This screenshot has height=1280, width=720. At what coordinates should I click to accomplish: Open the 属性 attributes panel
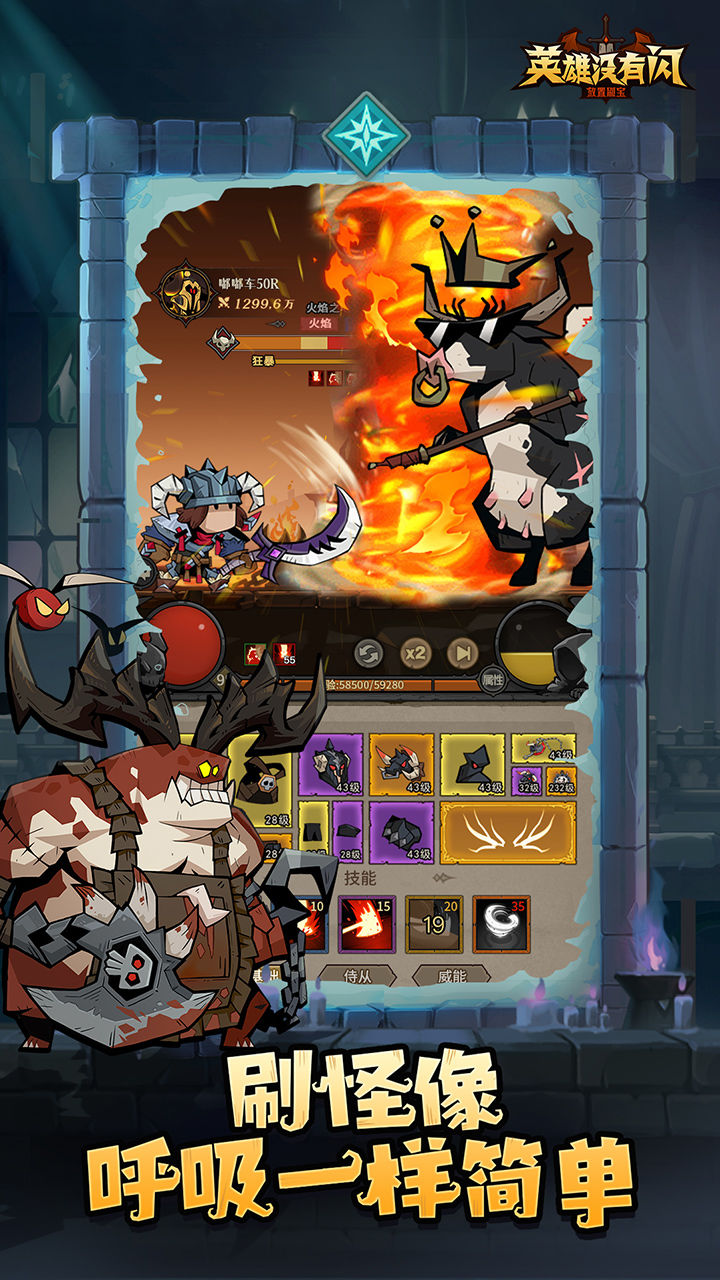[493, 679]
